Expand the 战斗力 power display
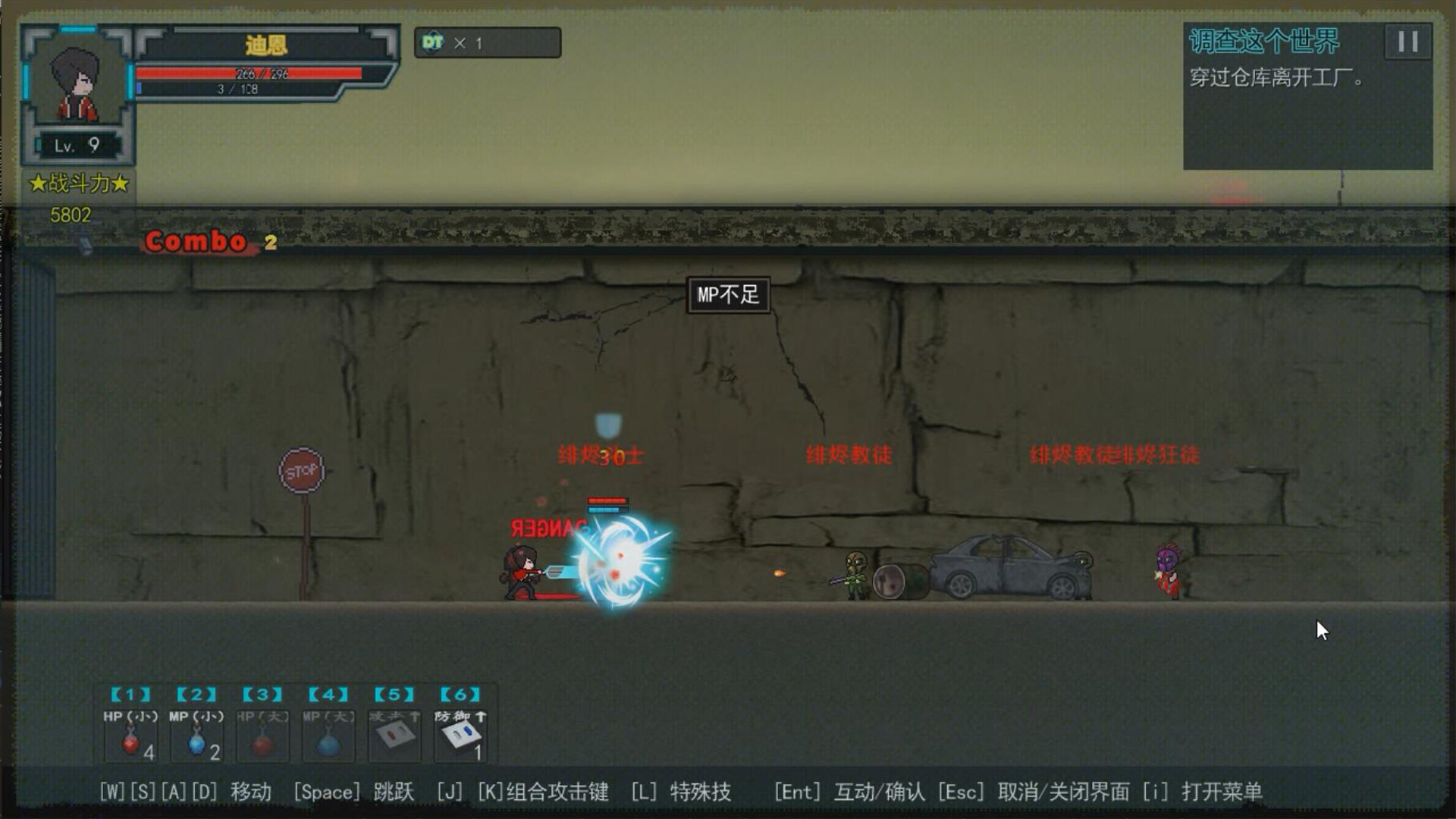 79,182
